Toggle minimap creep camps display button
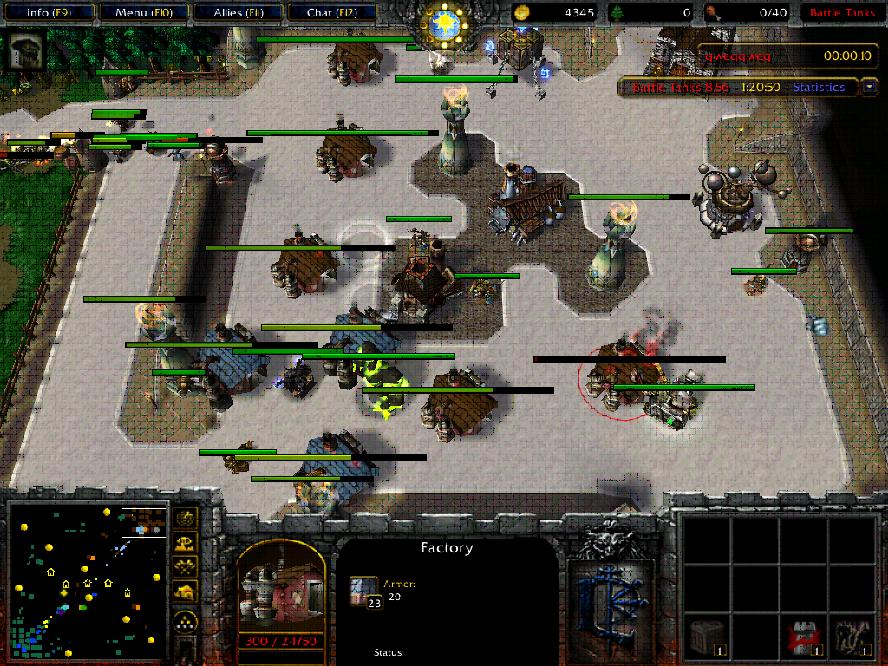 185,592
